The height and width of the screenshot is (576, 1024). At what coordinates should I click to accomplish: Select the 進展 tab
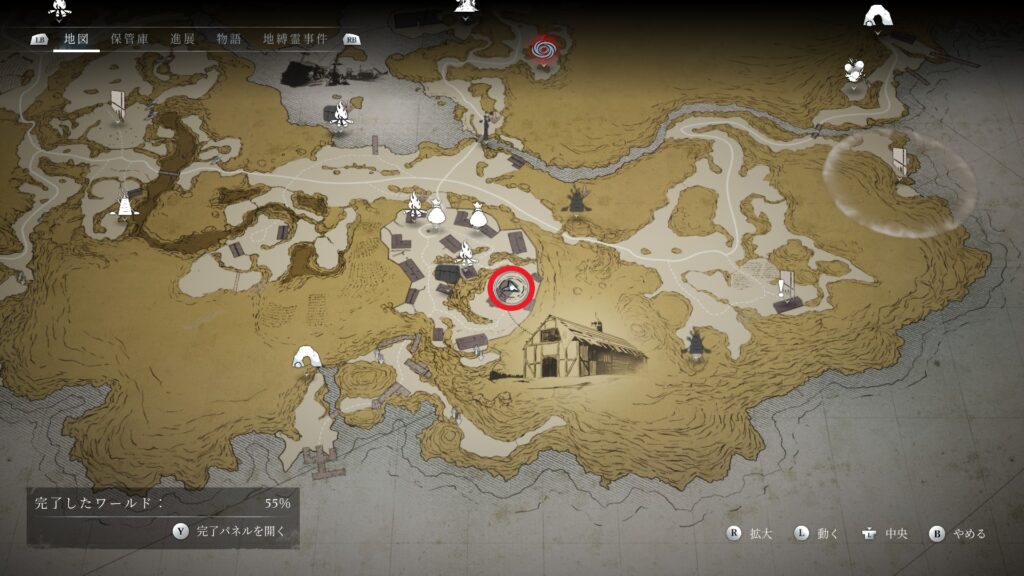click(x=183, y=39)
